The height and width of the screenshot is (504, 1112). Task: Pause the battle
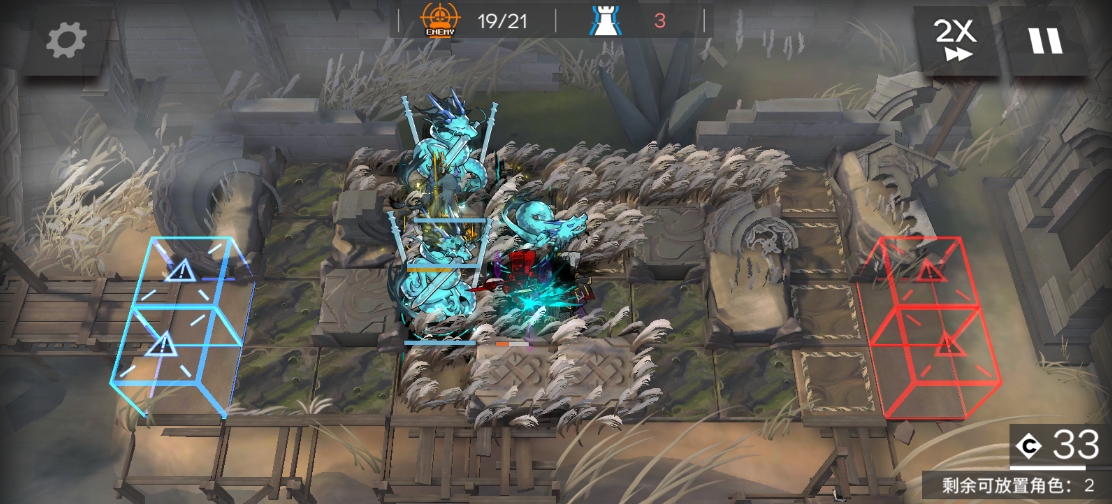1046,41
